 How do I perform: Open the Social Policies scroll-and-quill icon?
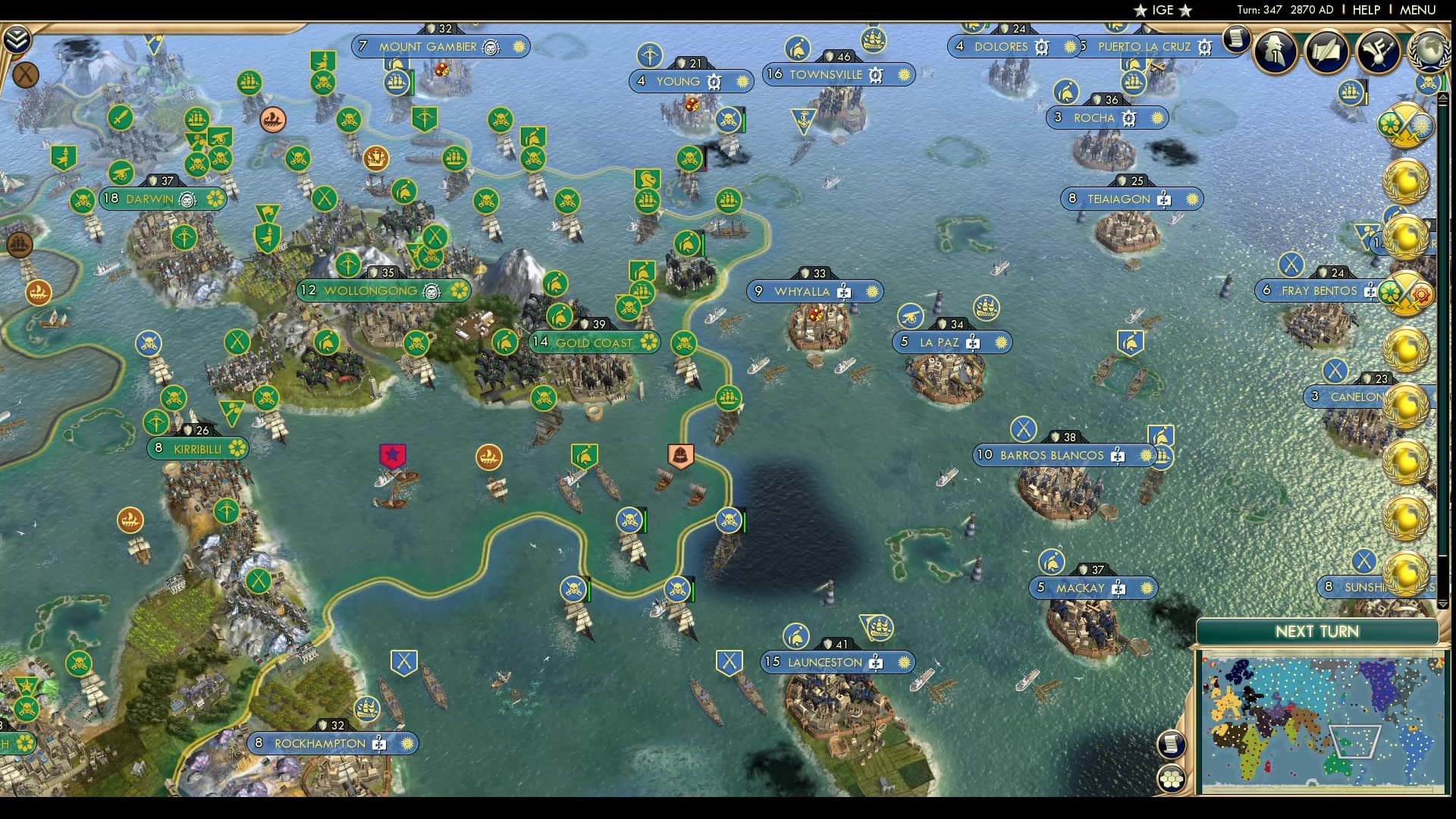pyautogui.click(x=1328, y=51)
